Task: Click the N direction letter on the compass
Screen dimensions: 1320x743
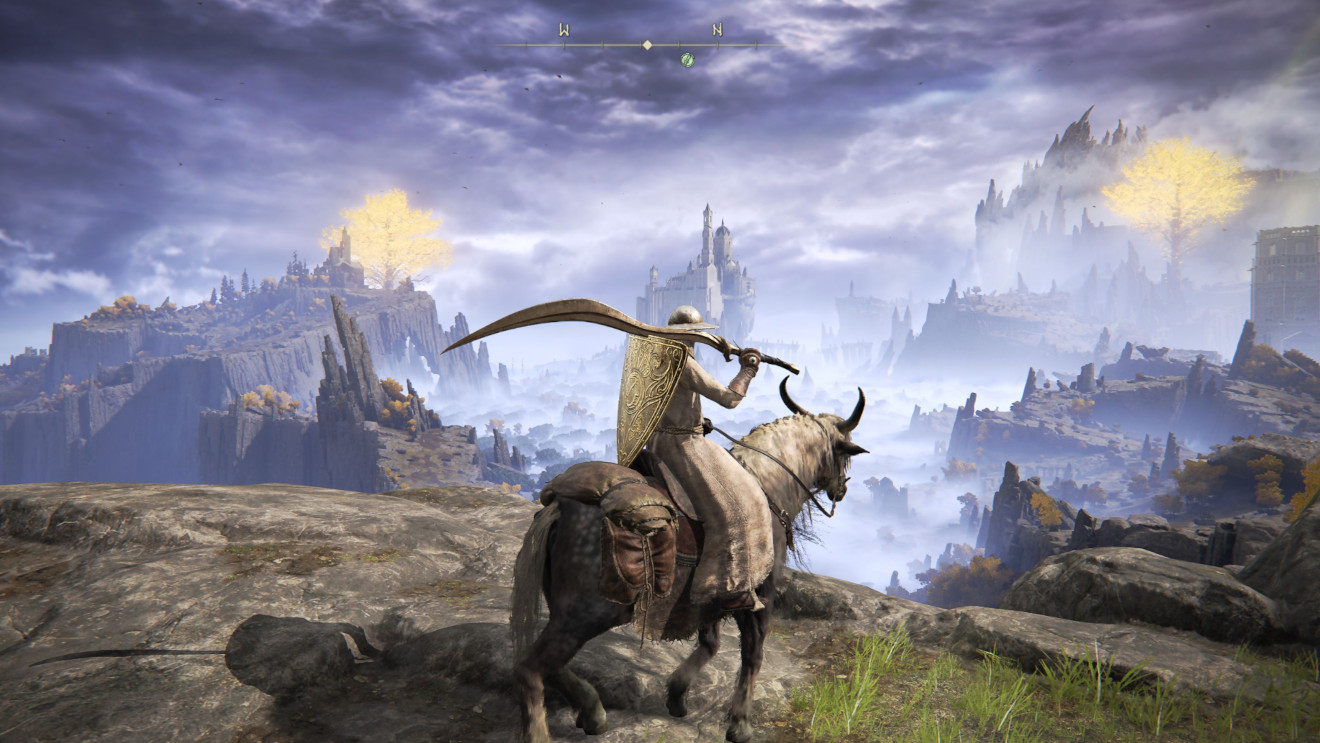Action: [717, 29]
